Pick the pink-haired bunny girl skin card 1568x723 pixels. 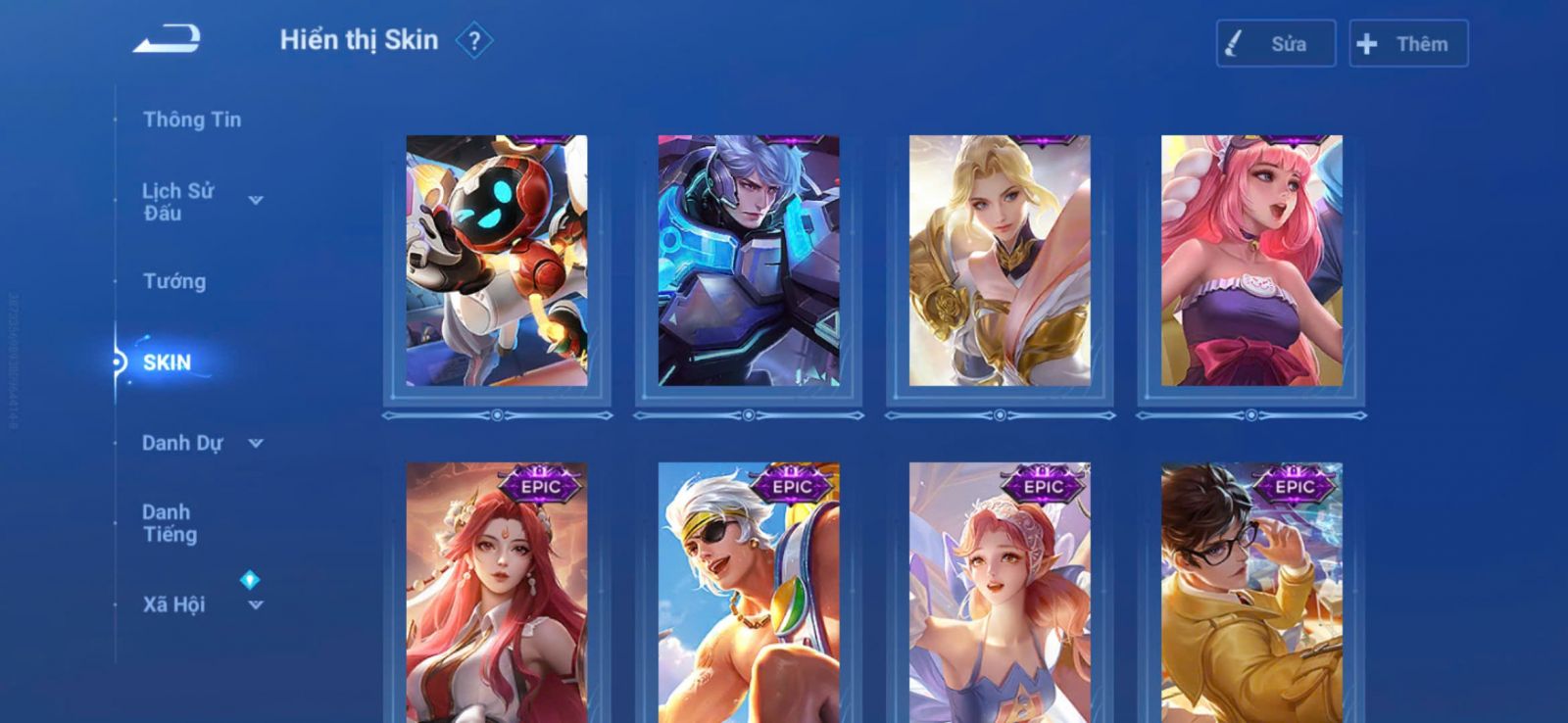[x=1251, y=261]
